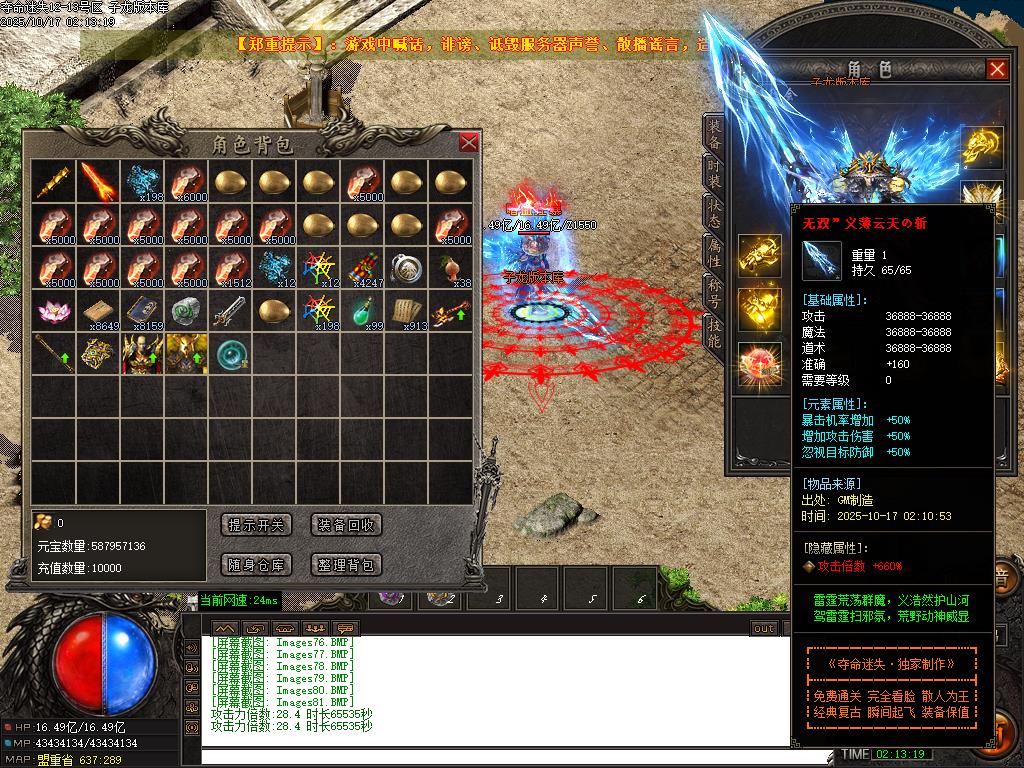Image resolution: width=1024 pixels, height=768 pixels.
Task: Click the 提示开关 button
Action: point(256,525)
